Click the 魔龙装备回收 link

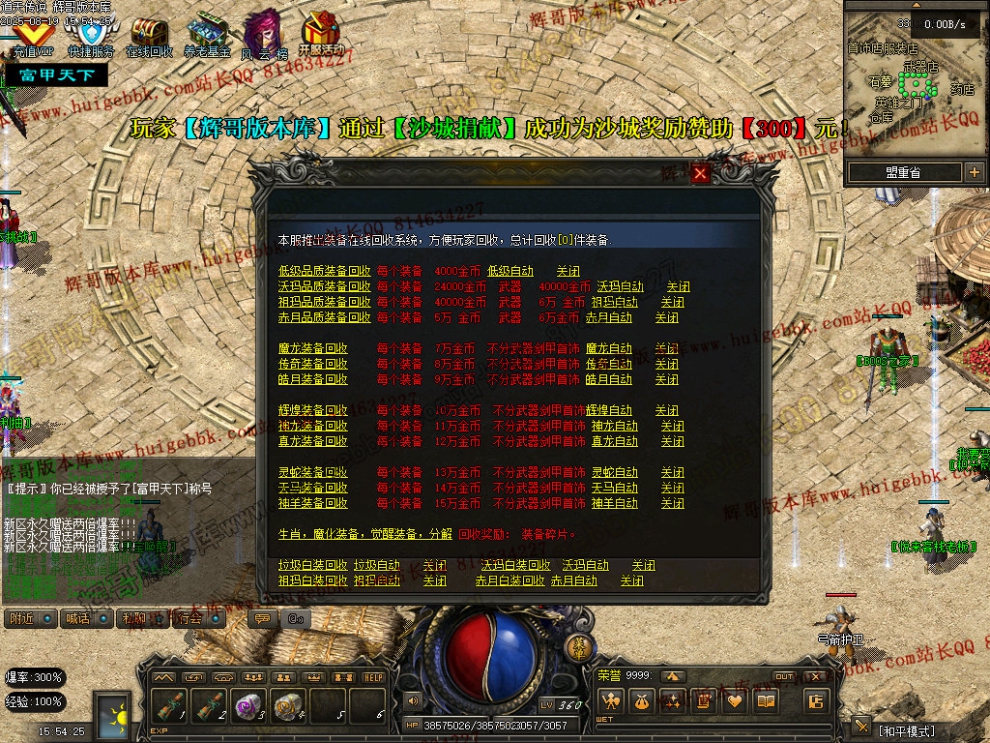point(313,349)
